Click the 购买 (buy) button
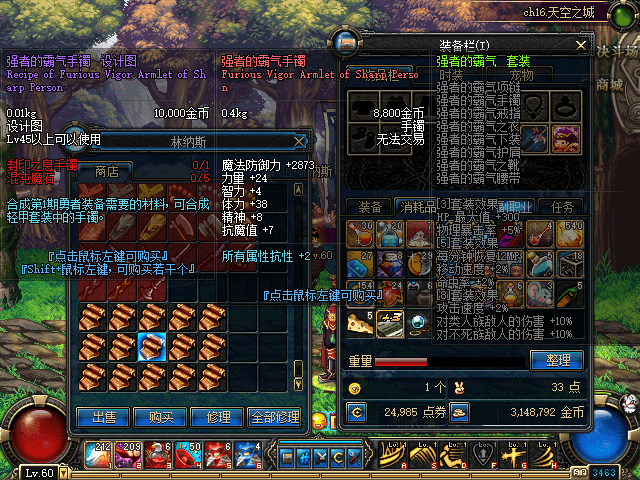Image resolution: width=640 pixels, height=480 pixels. (x=160, y=417)
